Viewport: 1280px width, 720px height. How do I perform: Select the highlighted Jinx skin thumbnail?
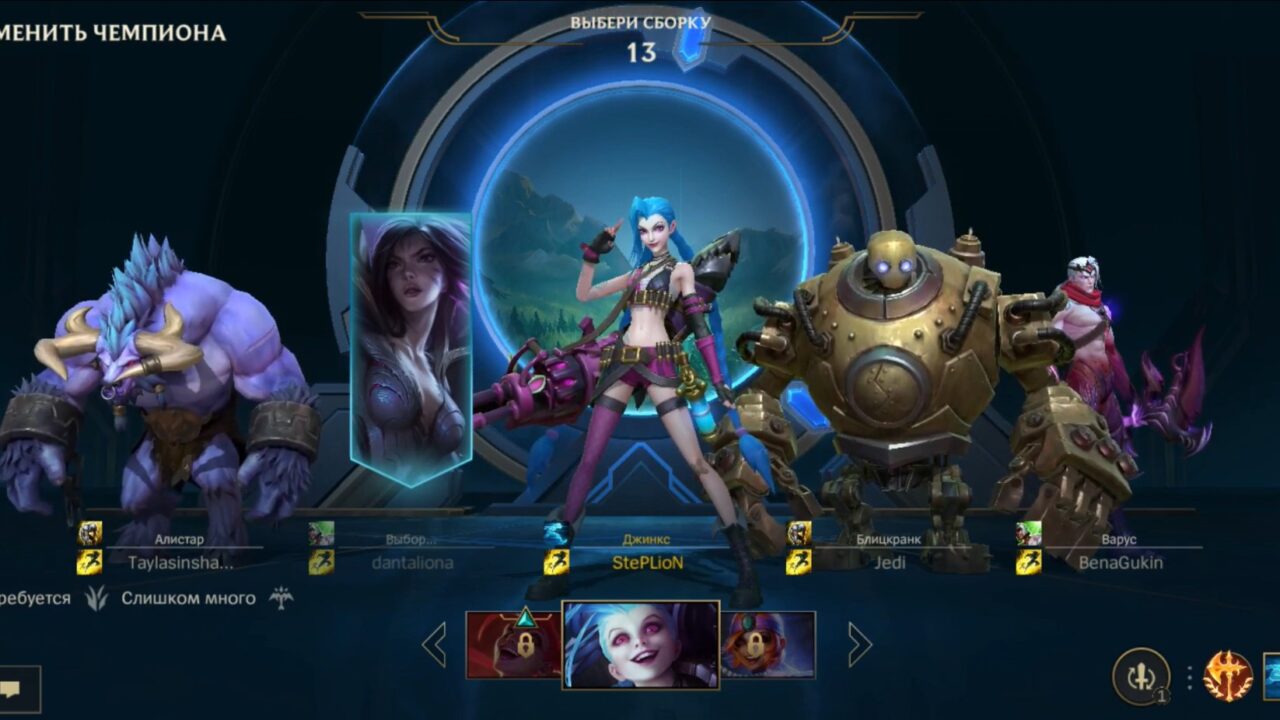coord(640,643)
